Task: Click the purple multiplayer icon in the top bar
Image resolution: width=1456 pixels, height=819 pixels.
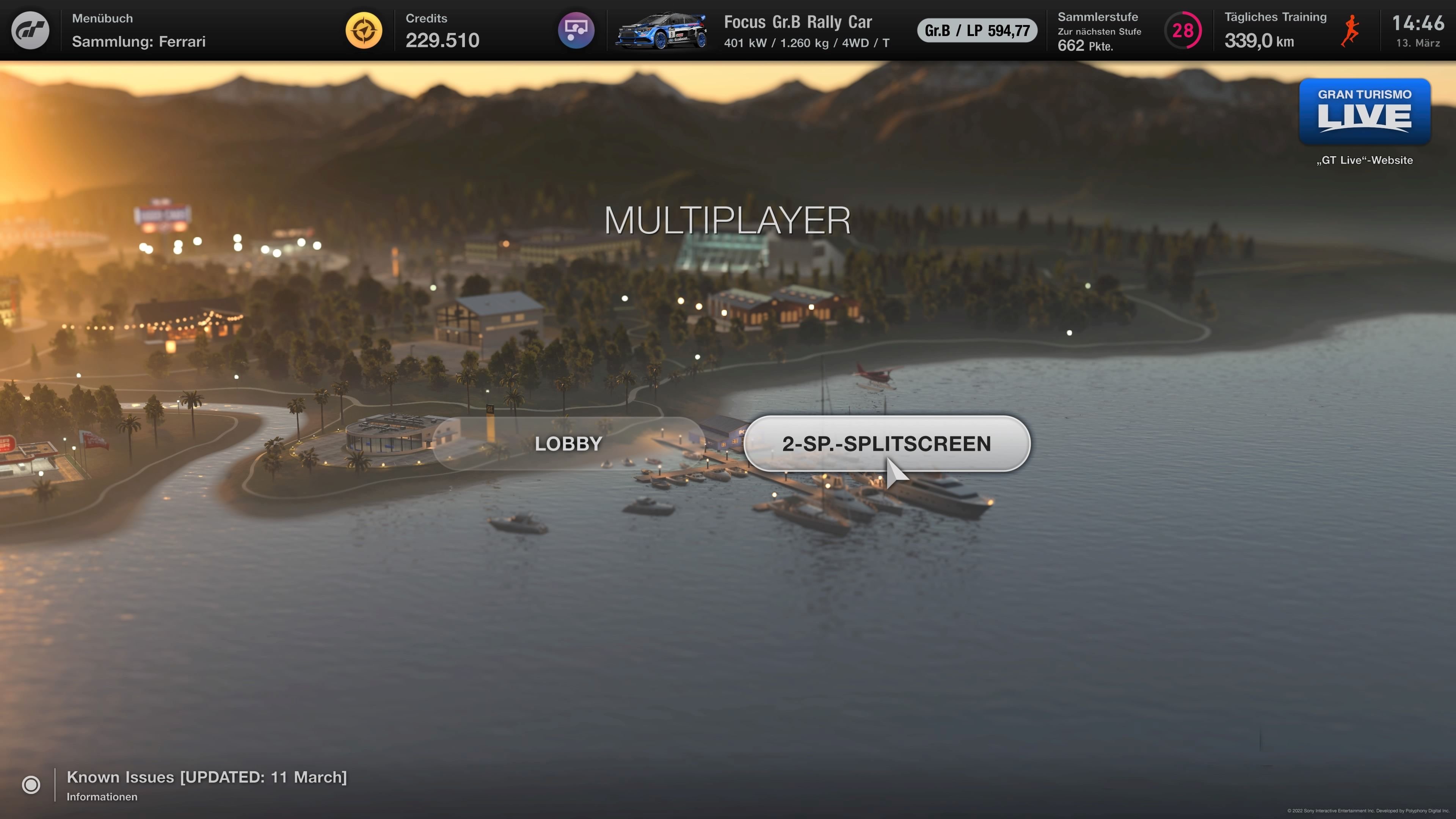Action: click(576, 30)
